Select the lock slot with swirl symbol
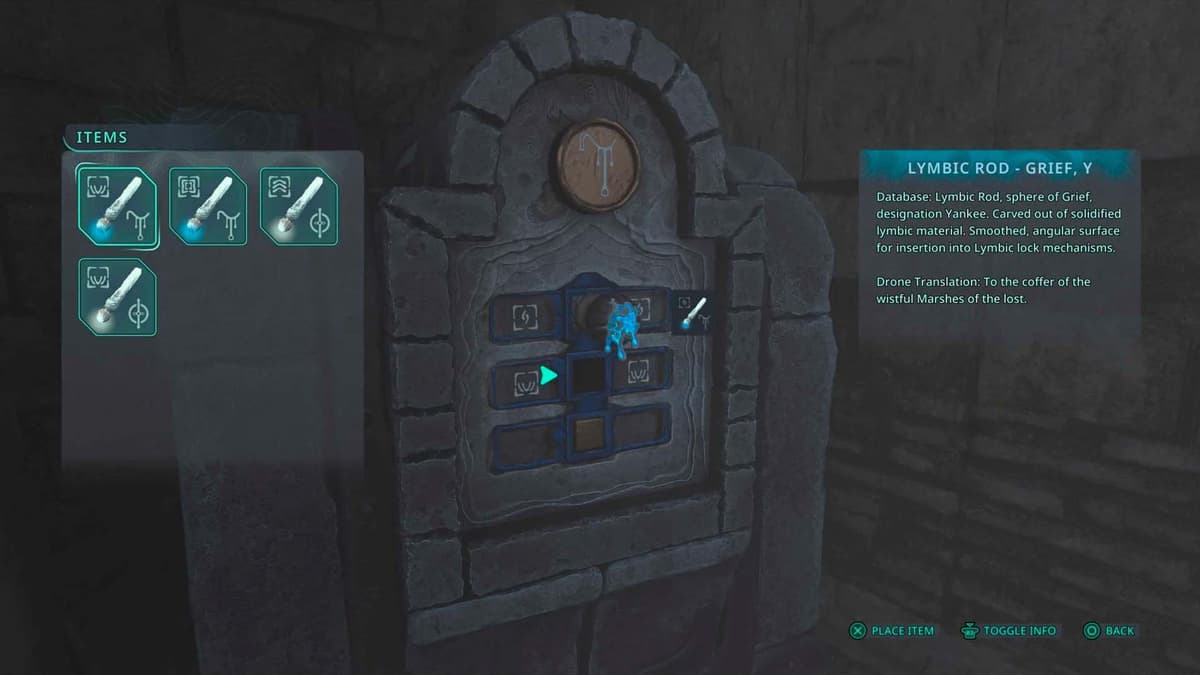 coord(524,317)
